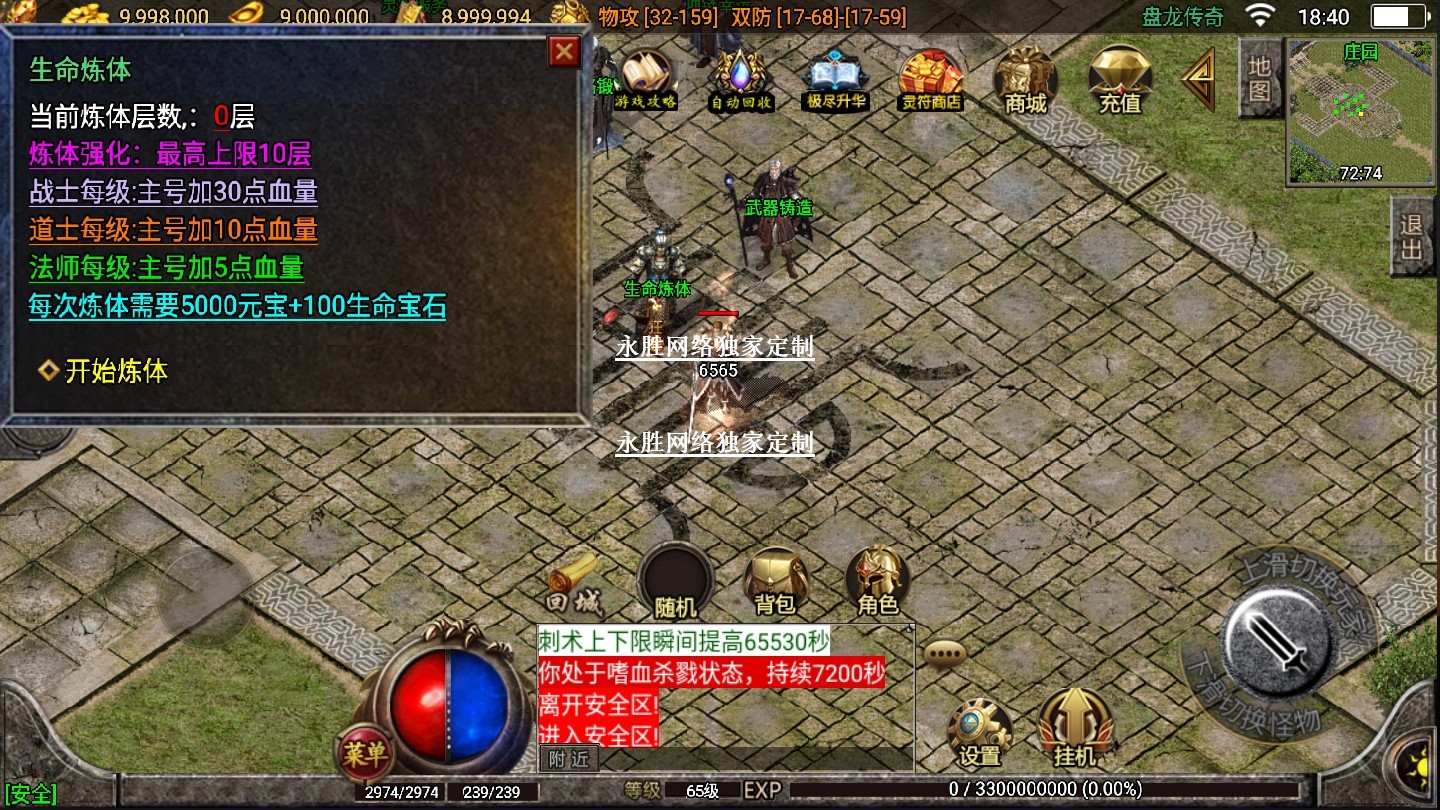Screen dimensions: 1440x810
Task: Switch chat to the 附近 nearby channel
Action: point(569,759)
